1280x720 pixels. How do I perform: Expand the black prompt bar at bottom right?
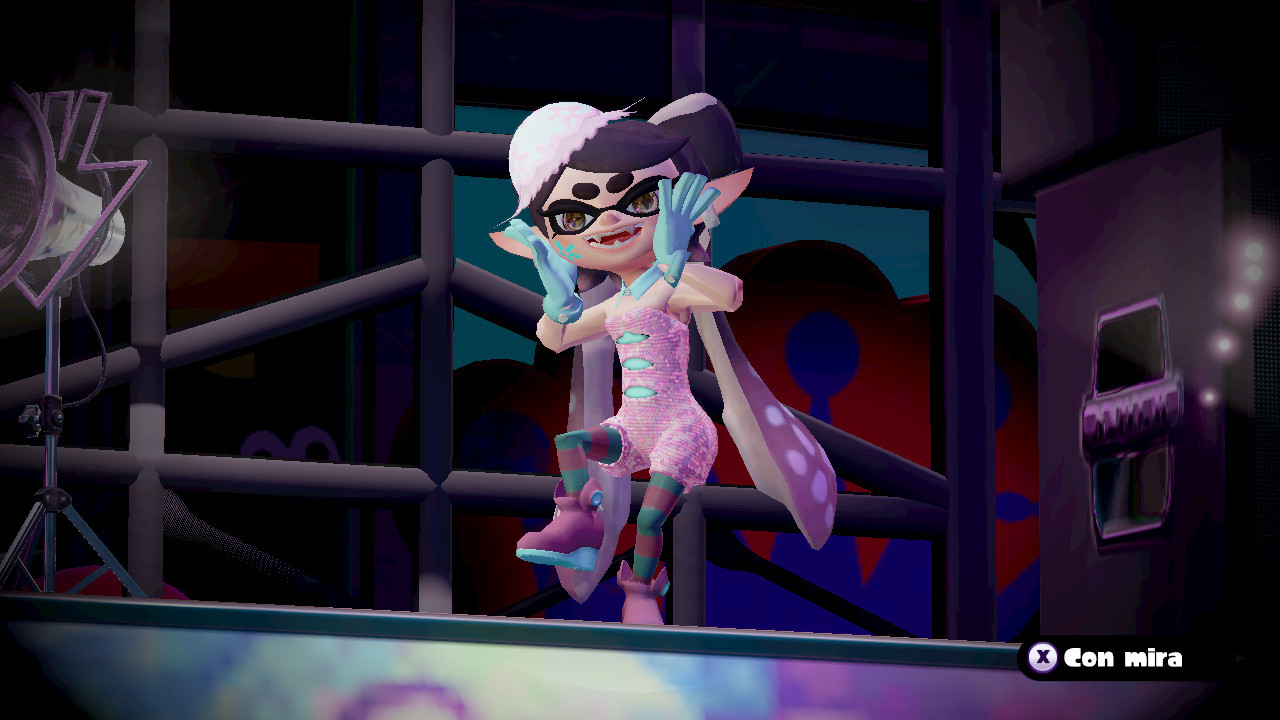coord(1120,659)
